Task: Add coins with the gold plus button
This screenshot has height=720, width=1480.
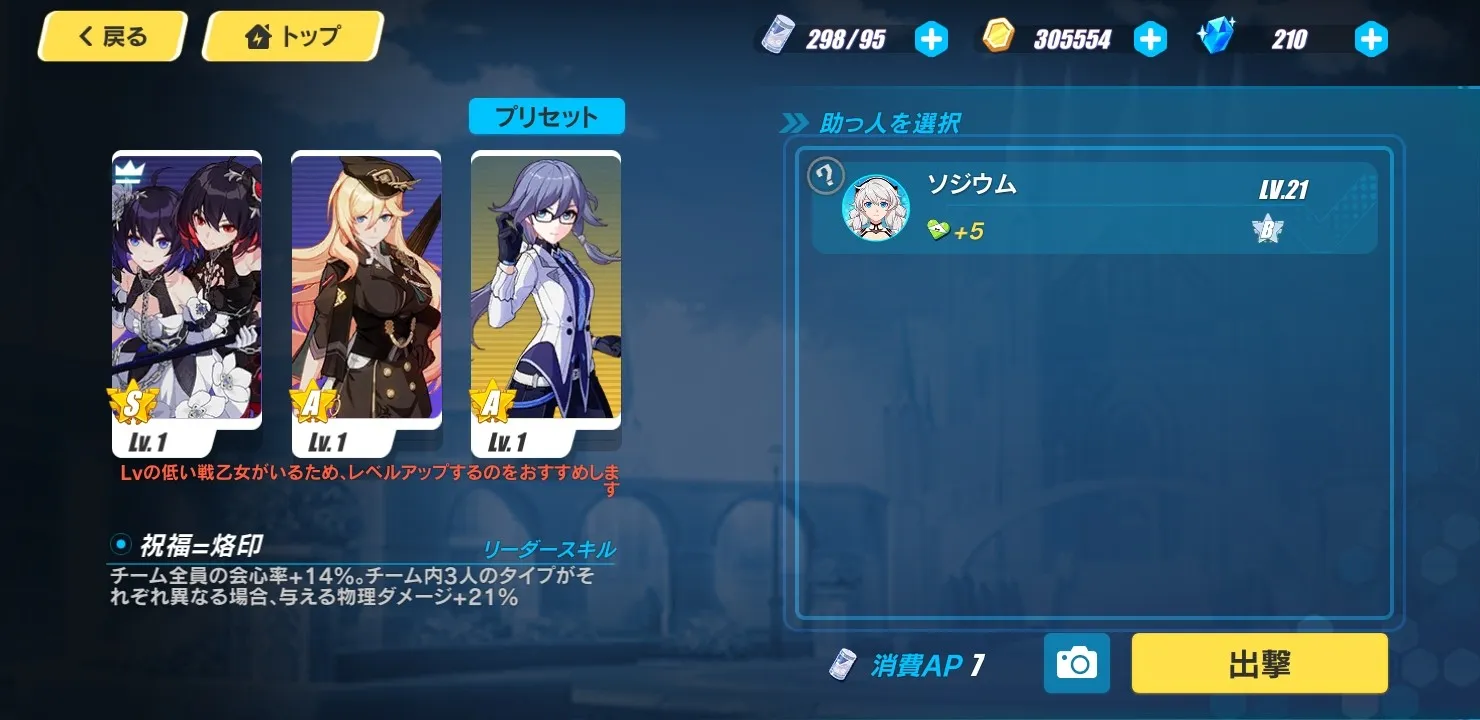Action: point(1150,39)
